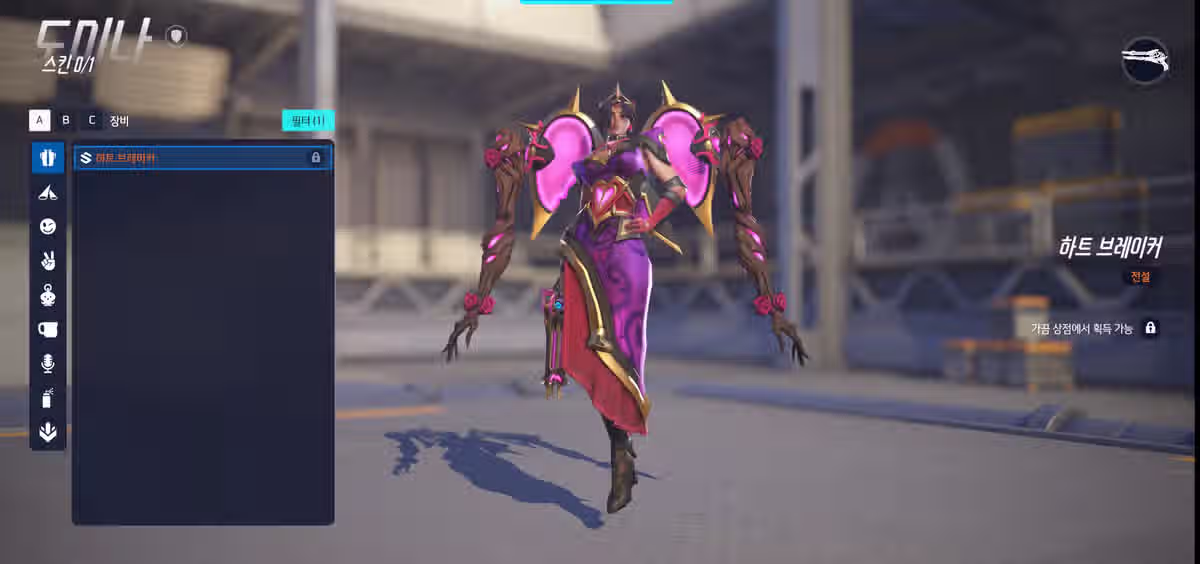Select loadout A tab

40,121
